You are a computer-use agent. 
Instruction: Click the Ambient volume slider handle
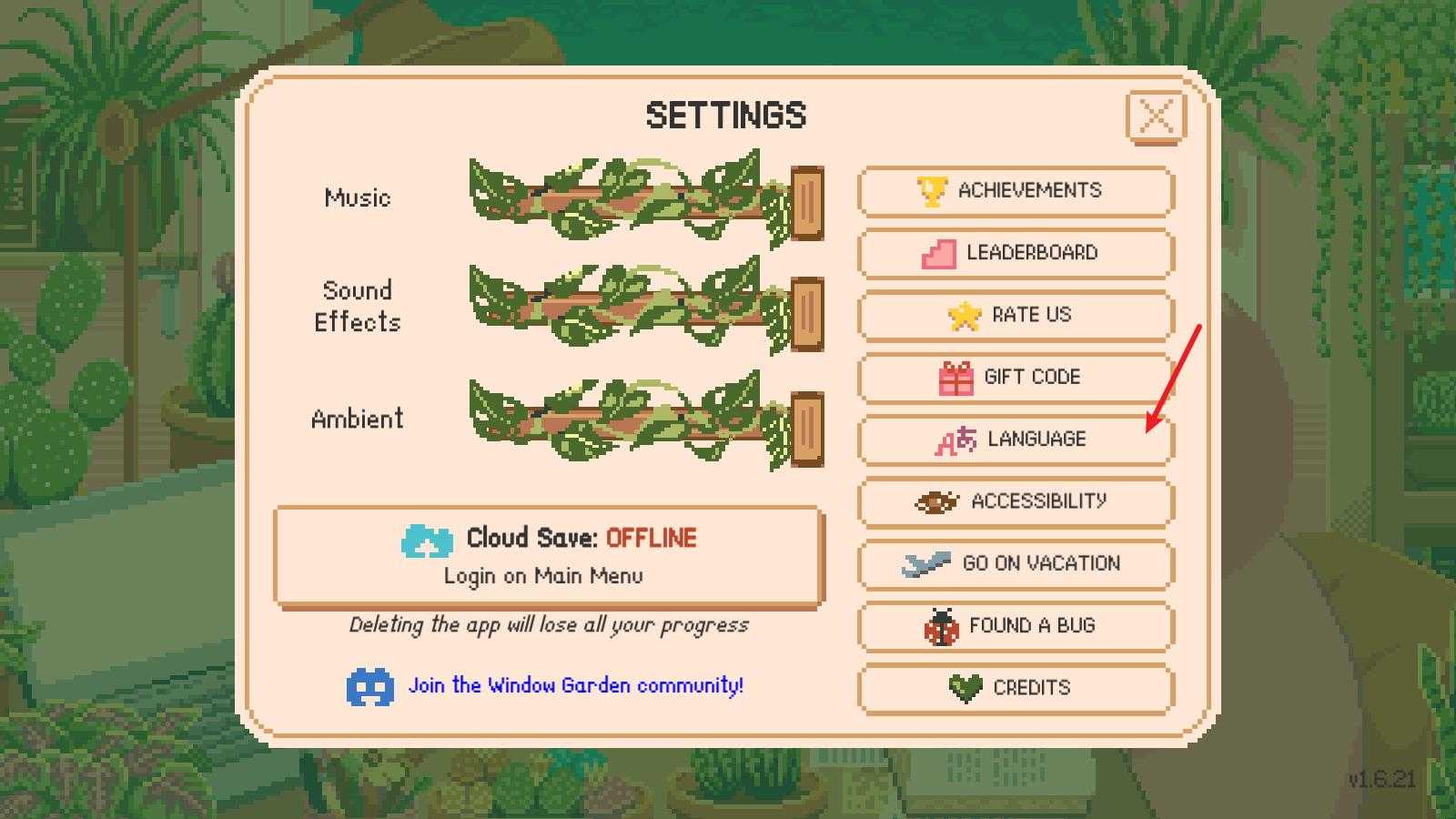click(806, 428)
